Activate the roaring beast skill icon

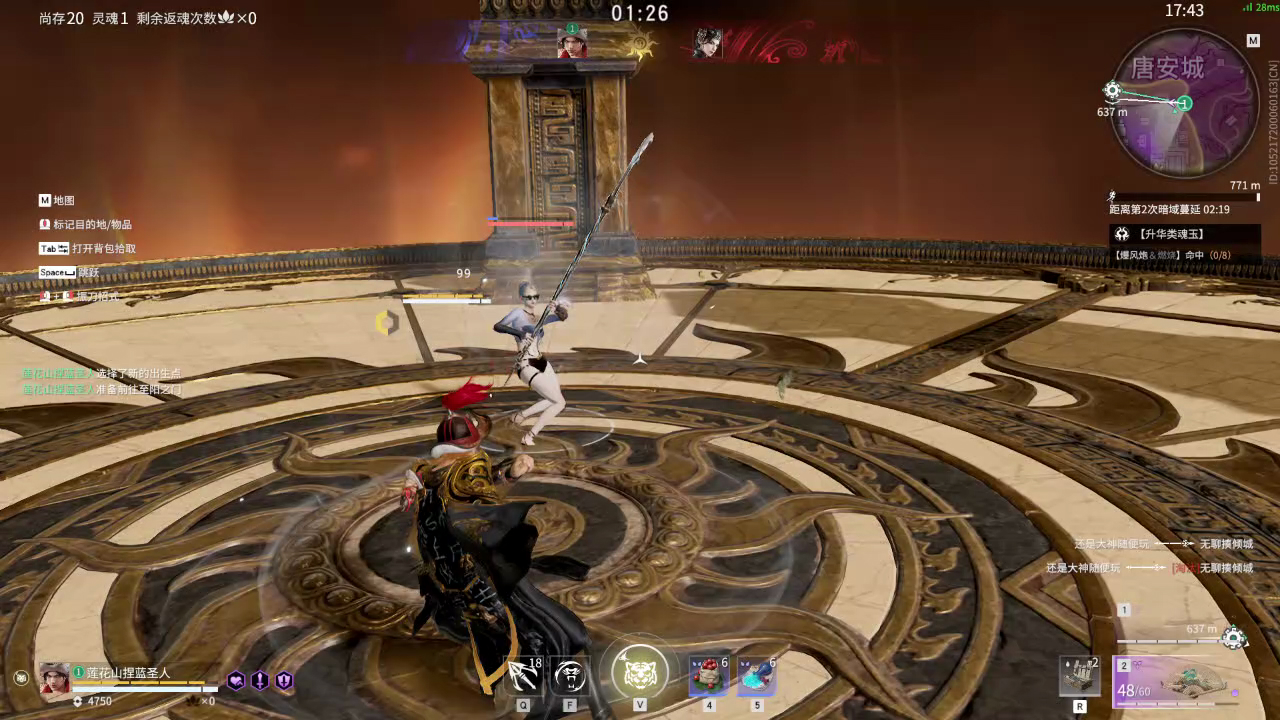(570, 677)
